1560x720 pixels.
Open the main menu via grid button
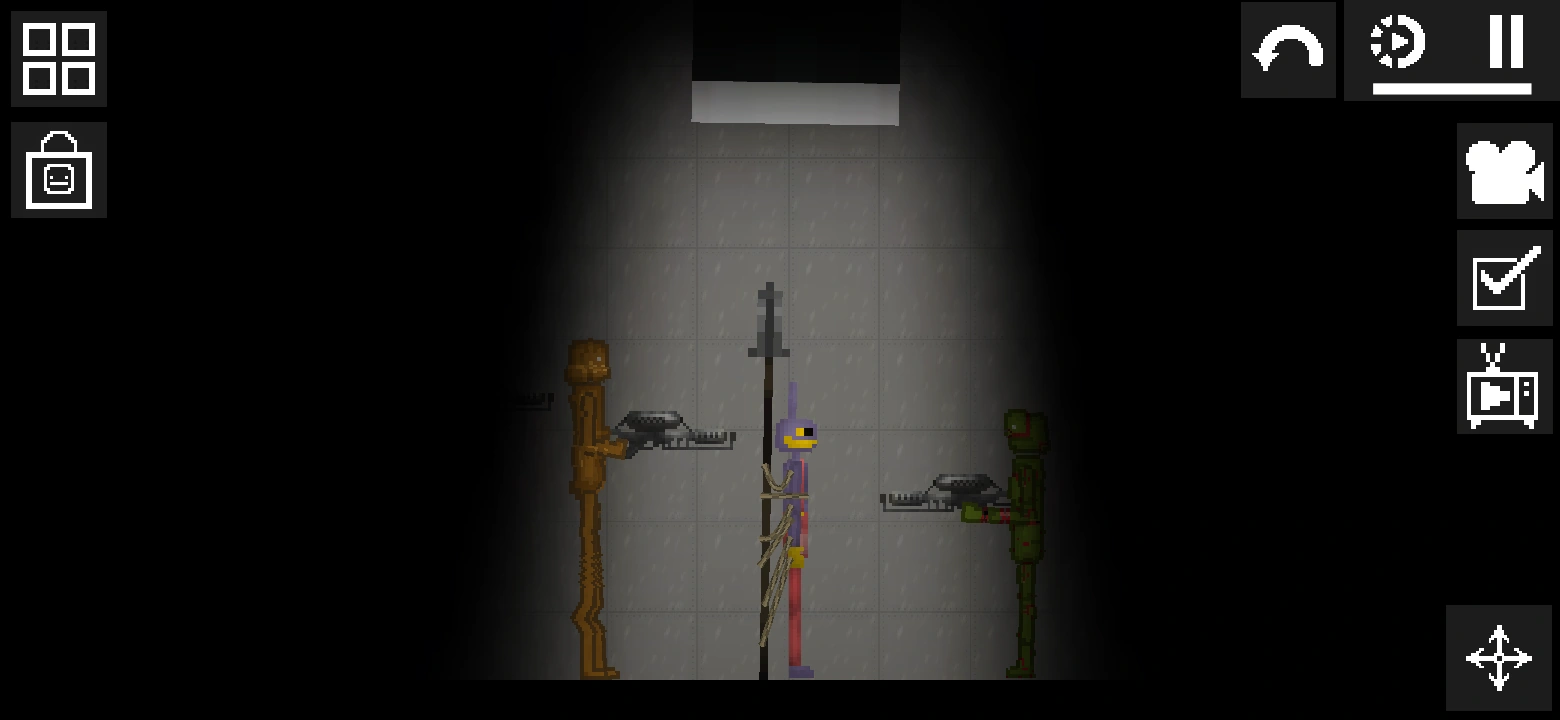(x=58, y=59)
